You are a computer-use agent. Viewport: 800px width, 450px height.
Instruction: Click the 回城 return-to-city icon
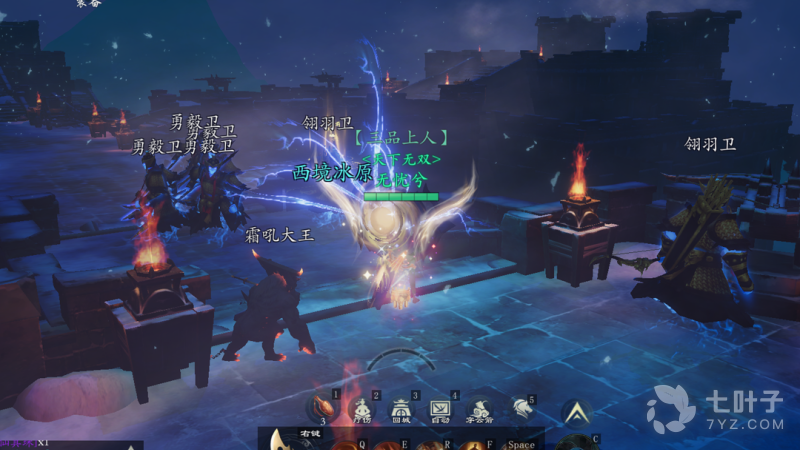400,407
